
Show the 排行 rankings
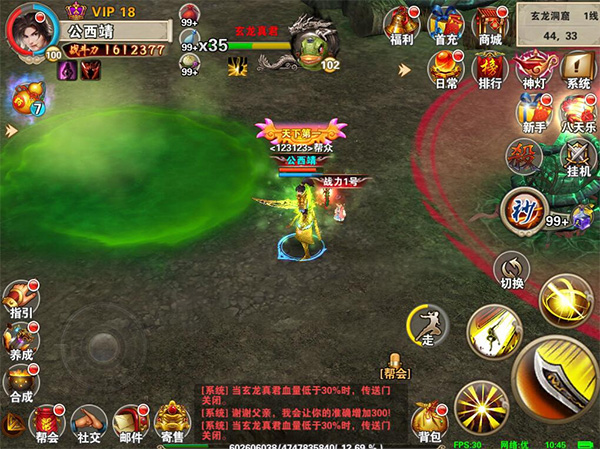click(490, 69)
